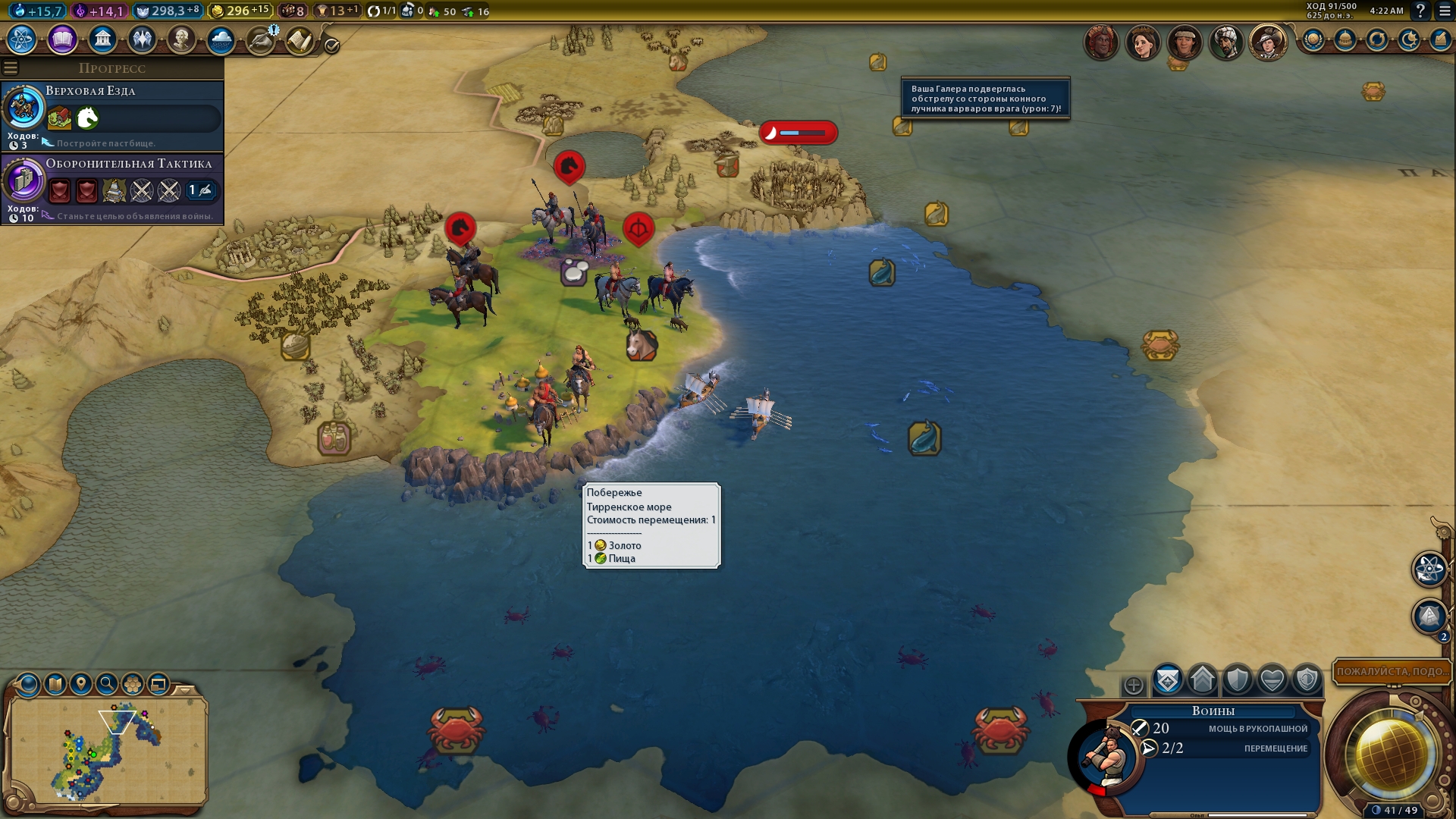Toggle the minimap map pins button

81,684
